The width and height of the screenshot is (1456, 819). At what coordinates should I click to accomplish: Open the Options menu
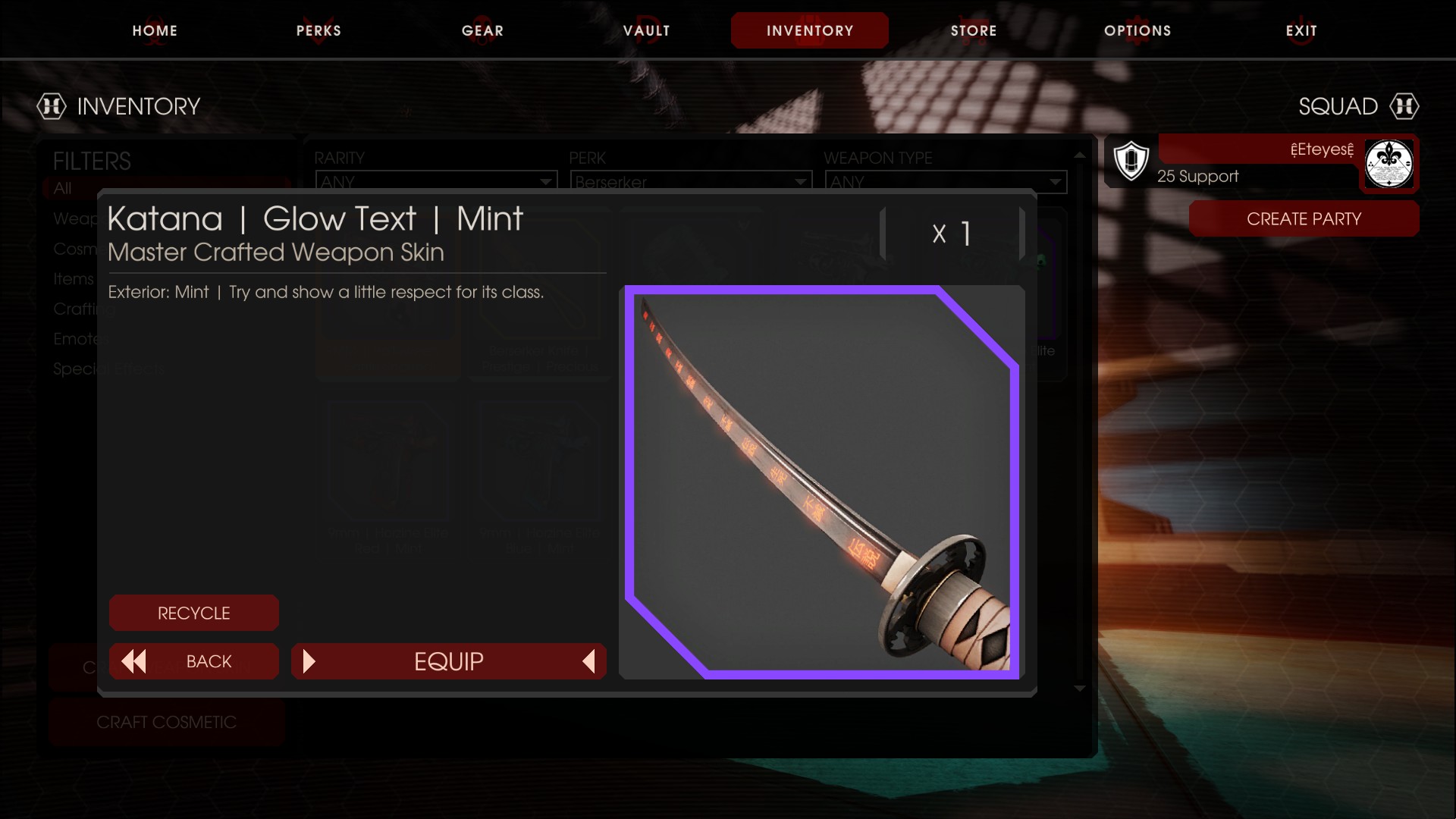click(x=1137, y=30)
